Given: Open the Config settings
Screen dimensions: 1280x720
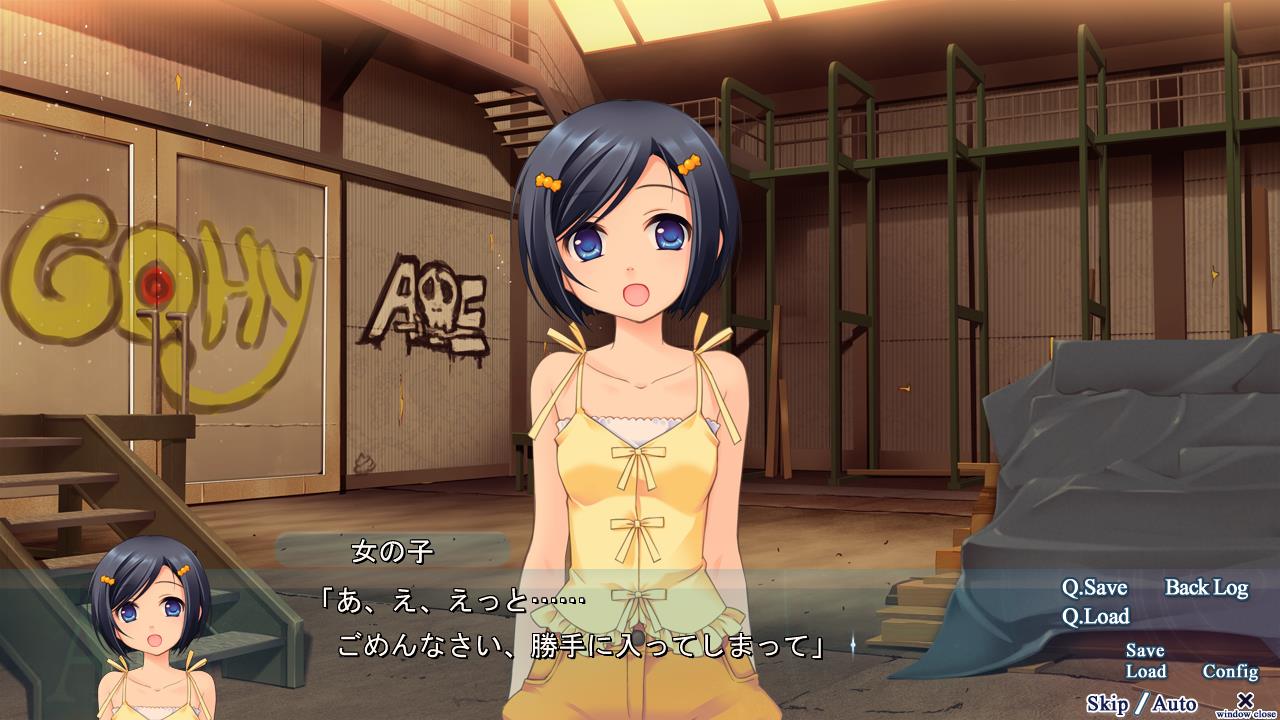Looking at the screenshot, I should (1230, 672).
